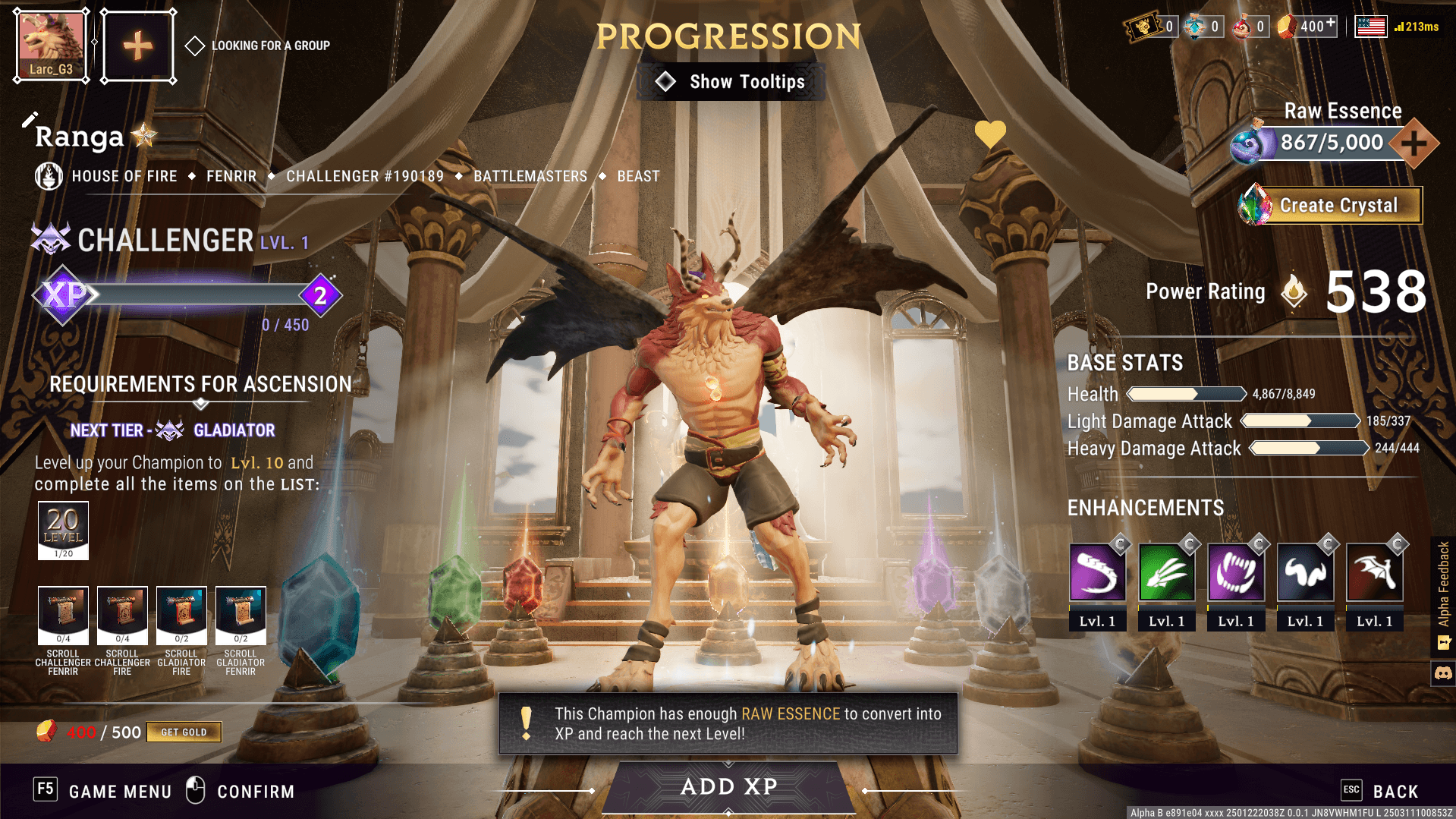Click the GET GOLD button

pos(184,732)
